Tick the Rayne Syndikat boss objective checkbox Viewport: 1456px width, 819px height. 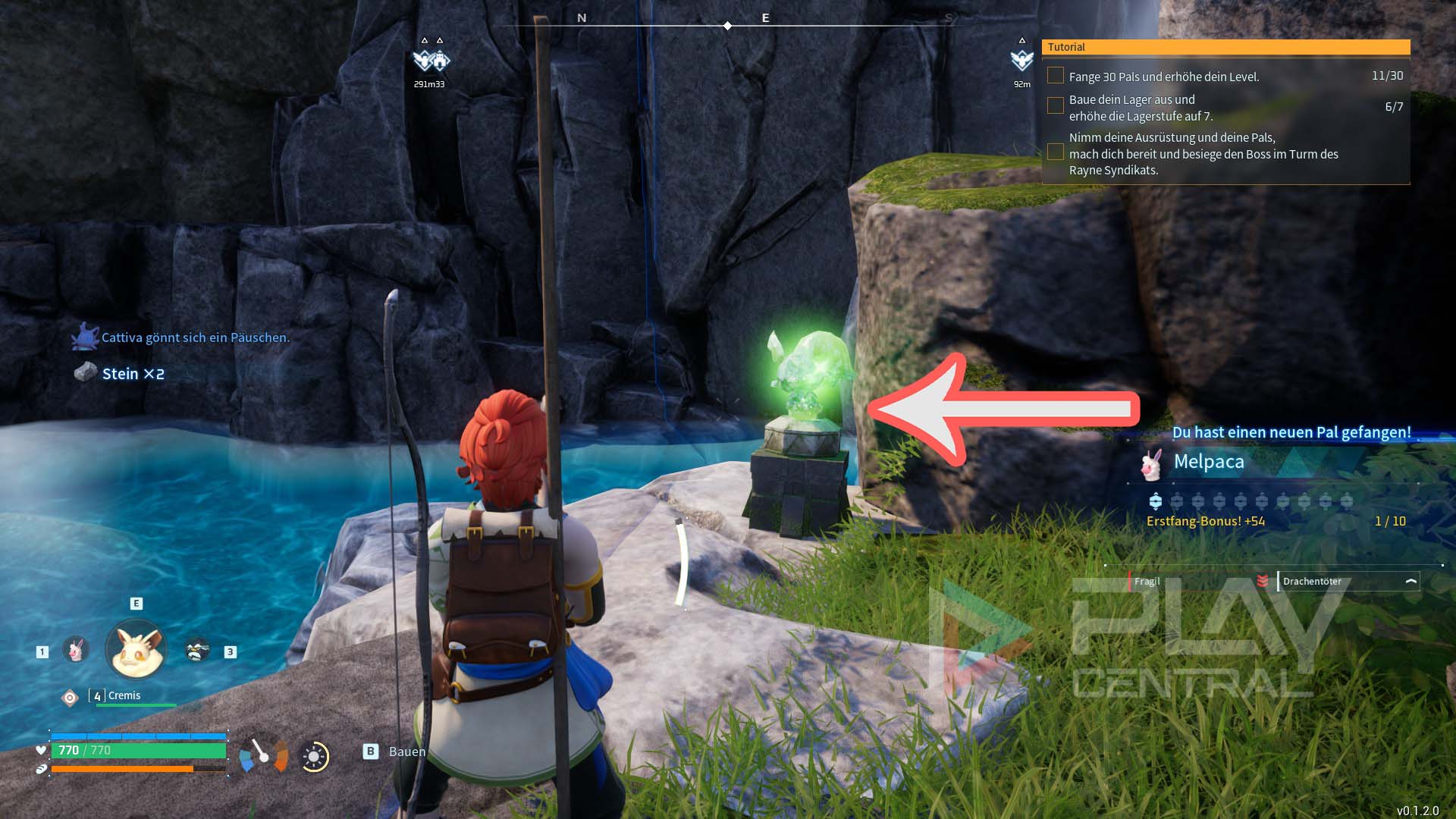pos(1055,152)
